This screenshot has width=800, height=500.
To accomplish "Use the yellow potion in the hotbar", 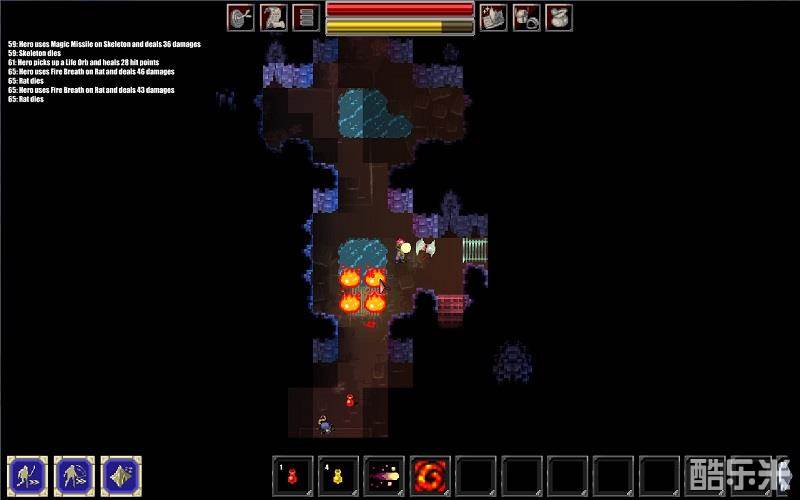I will coord(338,474).
